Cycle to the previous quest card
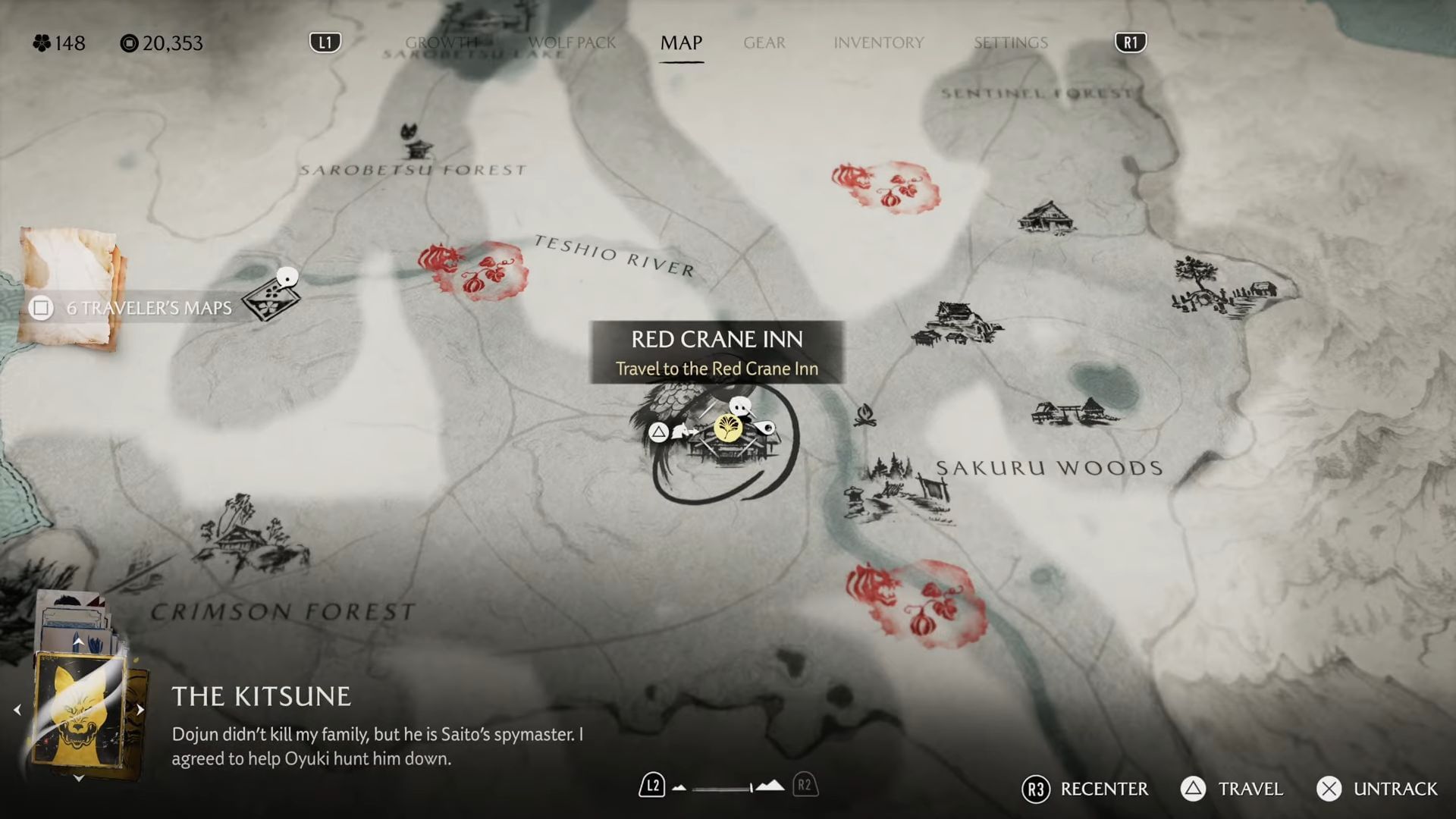 click(x=17, y=711)
